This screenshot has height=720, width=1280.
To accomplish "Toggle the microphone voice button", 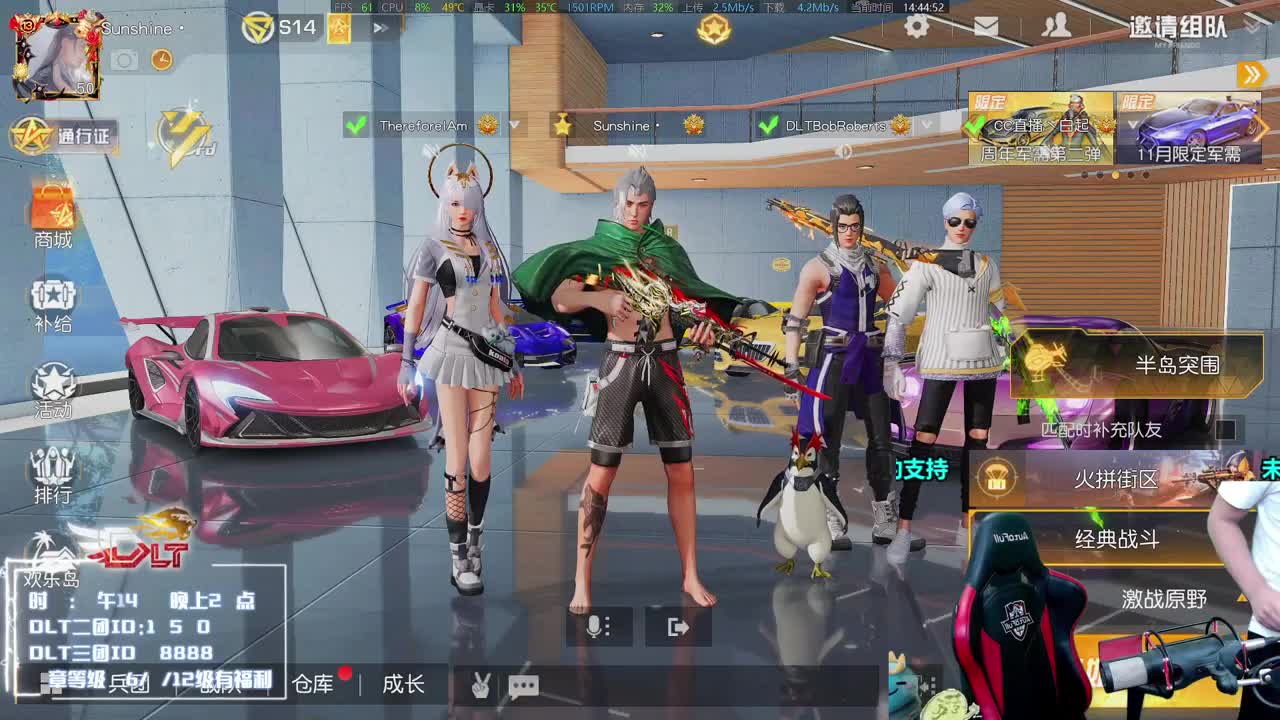I will coord(597,624).
